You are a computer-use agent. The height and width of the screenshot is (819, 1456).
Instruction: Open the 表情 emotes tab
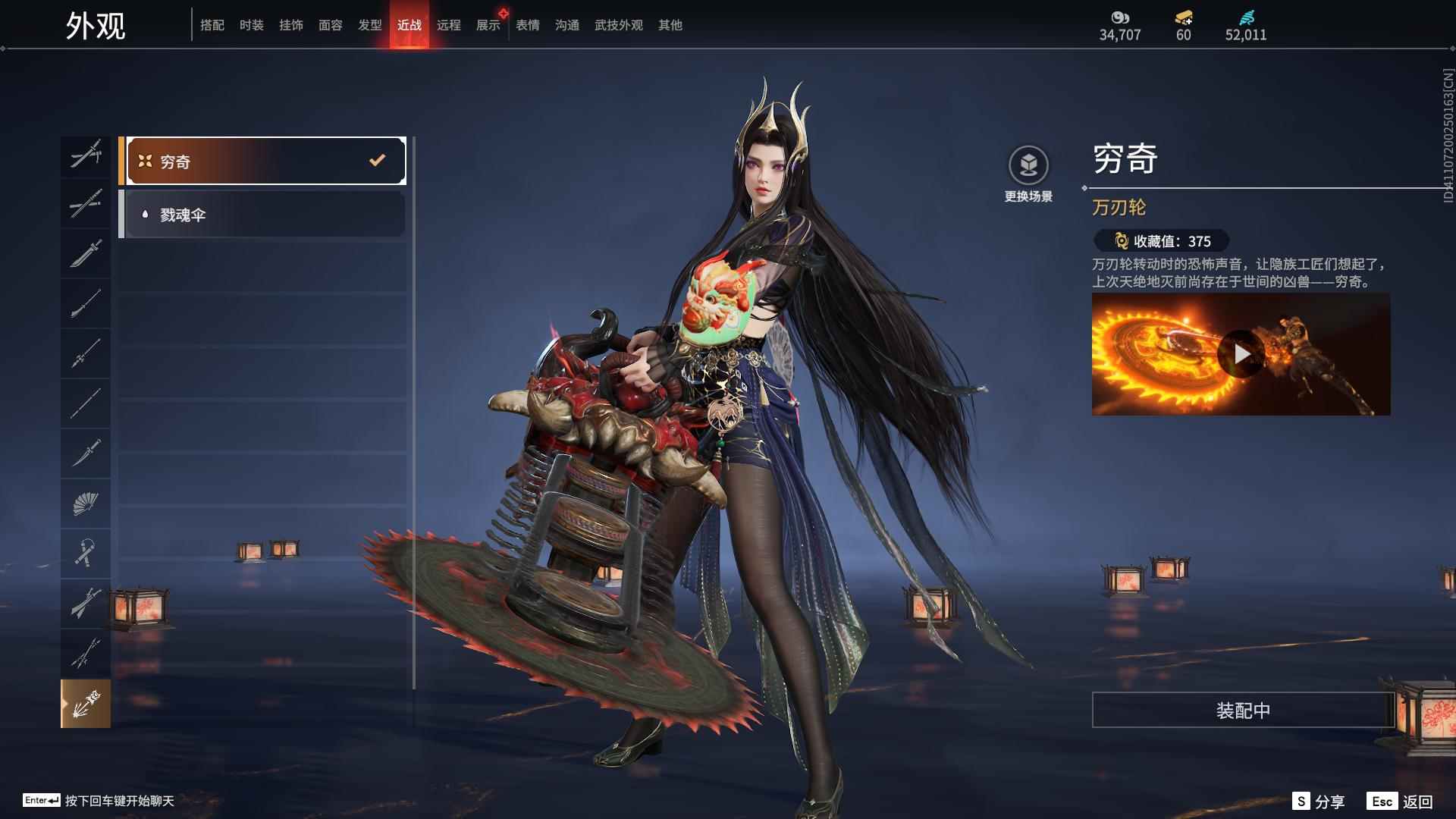tap(528, 25)
